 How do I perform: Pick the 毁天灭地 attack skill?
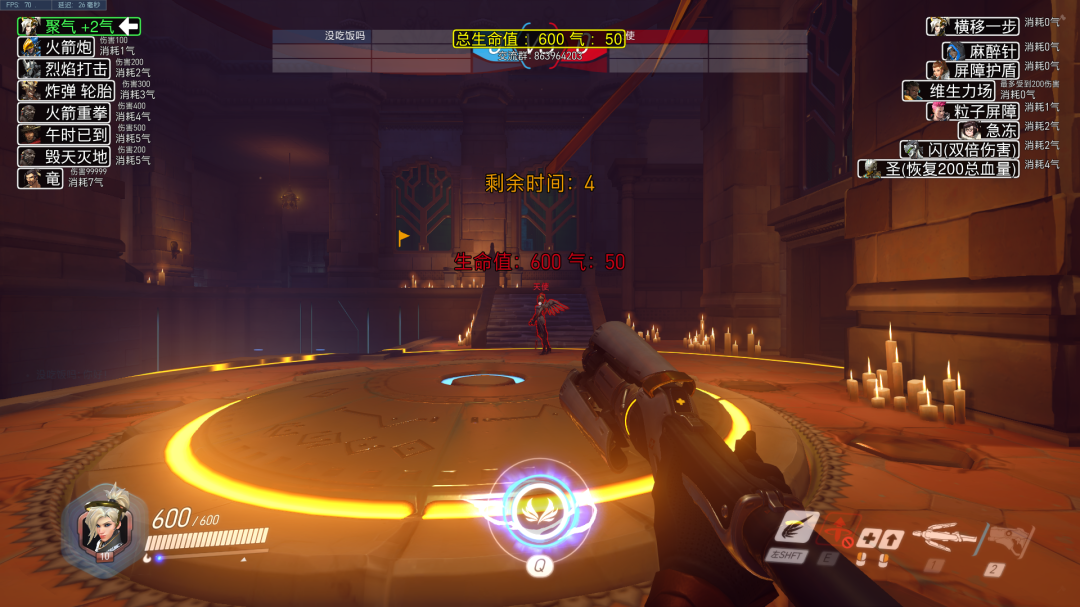coord(64,156)
